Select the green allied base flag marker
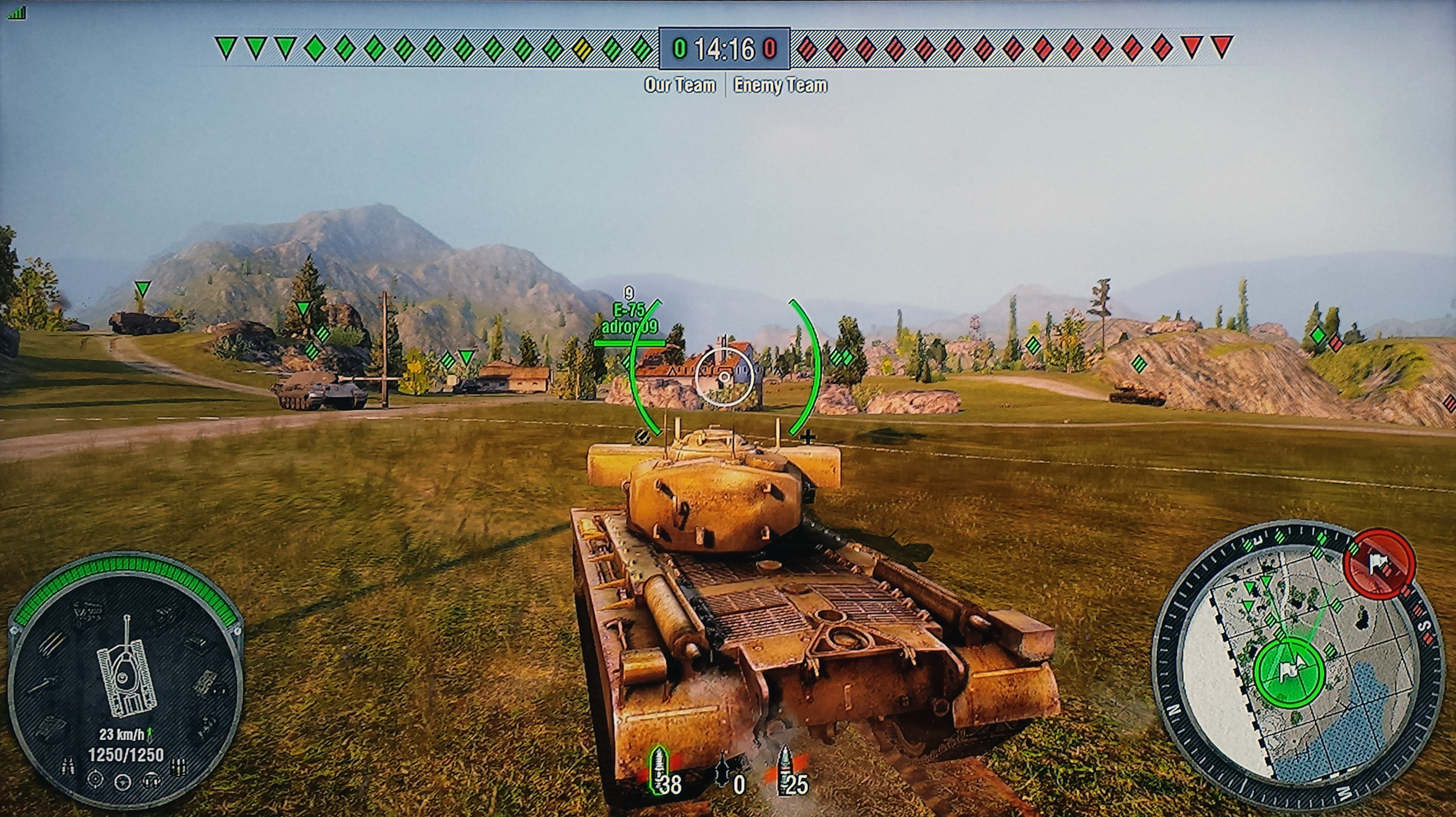 [1289, 671]
